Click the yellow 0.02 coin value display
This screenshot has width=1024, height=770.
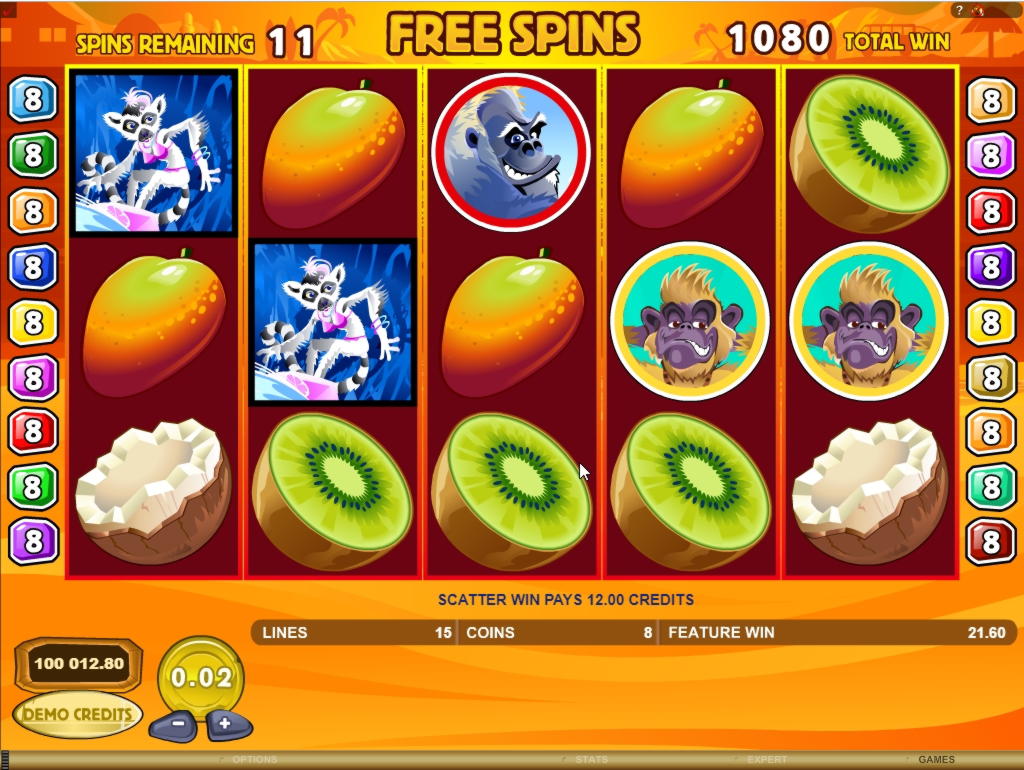(201, 677)
